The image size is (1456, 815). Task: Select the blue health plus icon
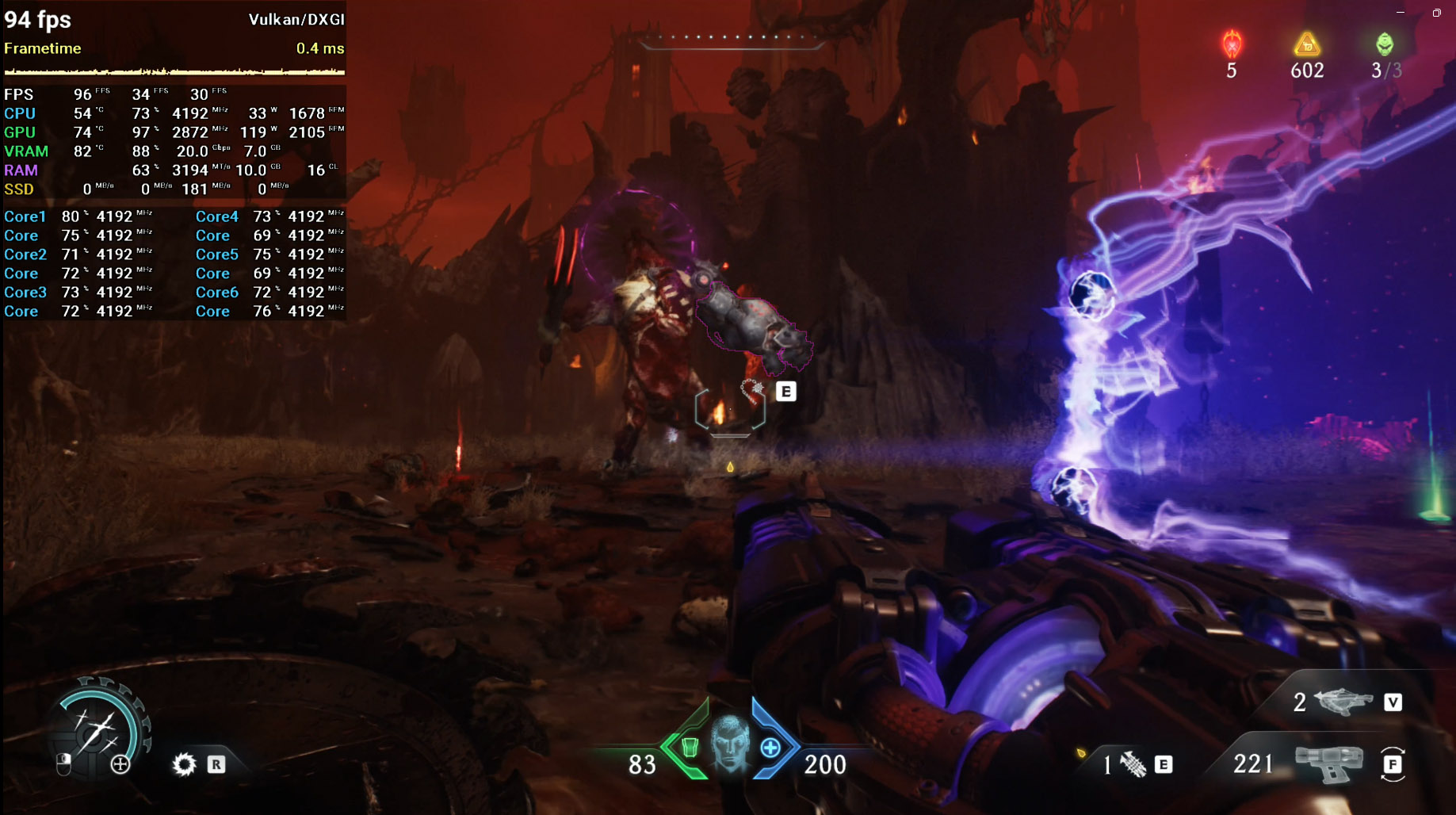pos(770,747)
